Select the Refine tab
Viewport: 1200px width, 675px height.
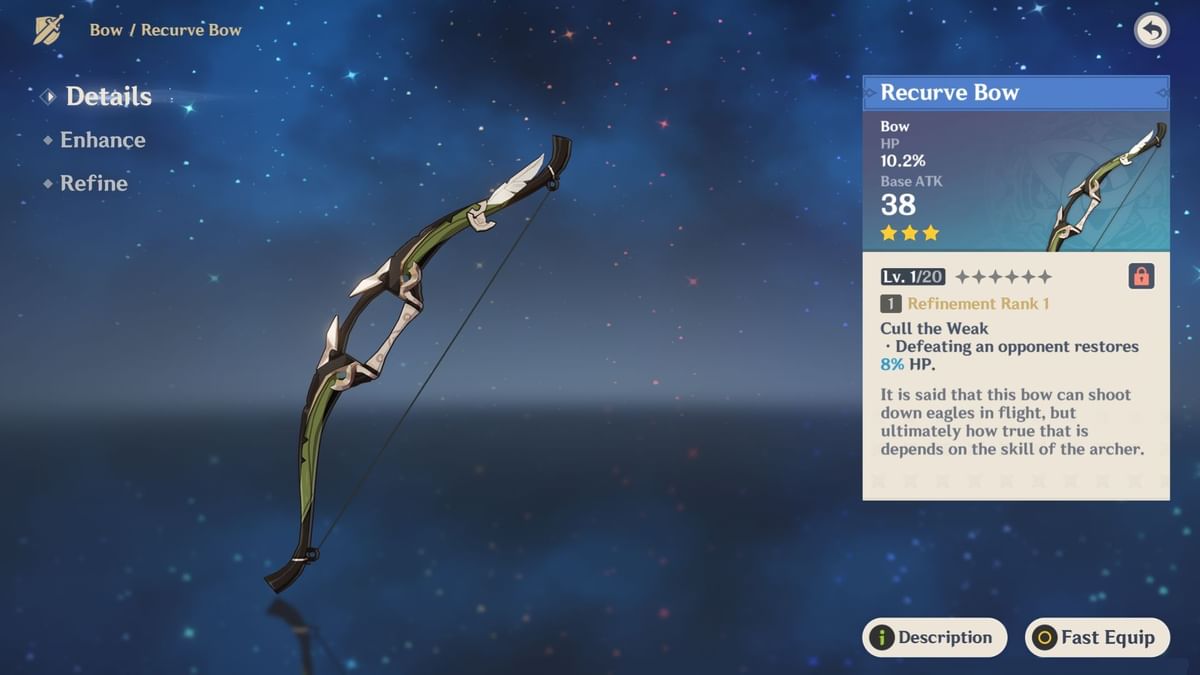point(93,183)
